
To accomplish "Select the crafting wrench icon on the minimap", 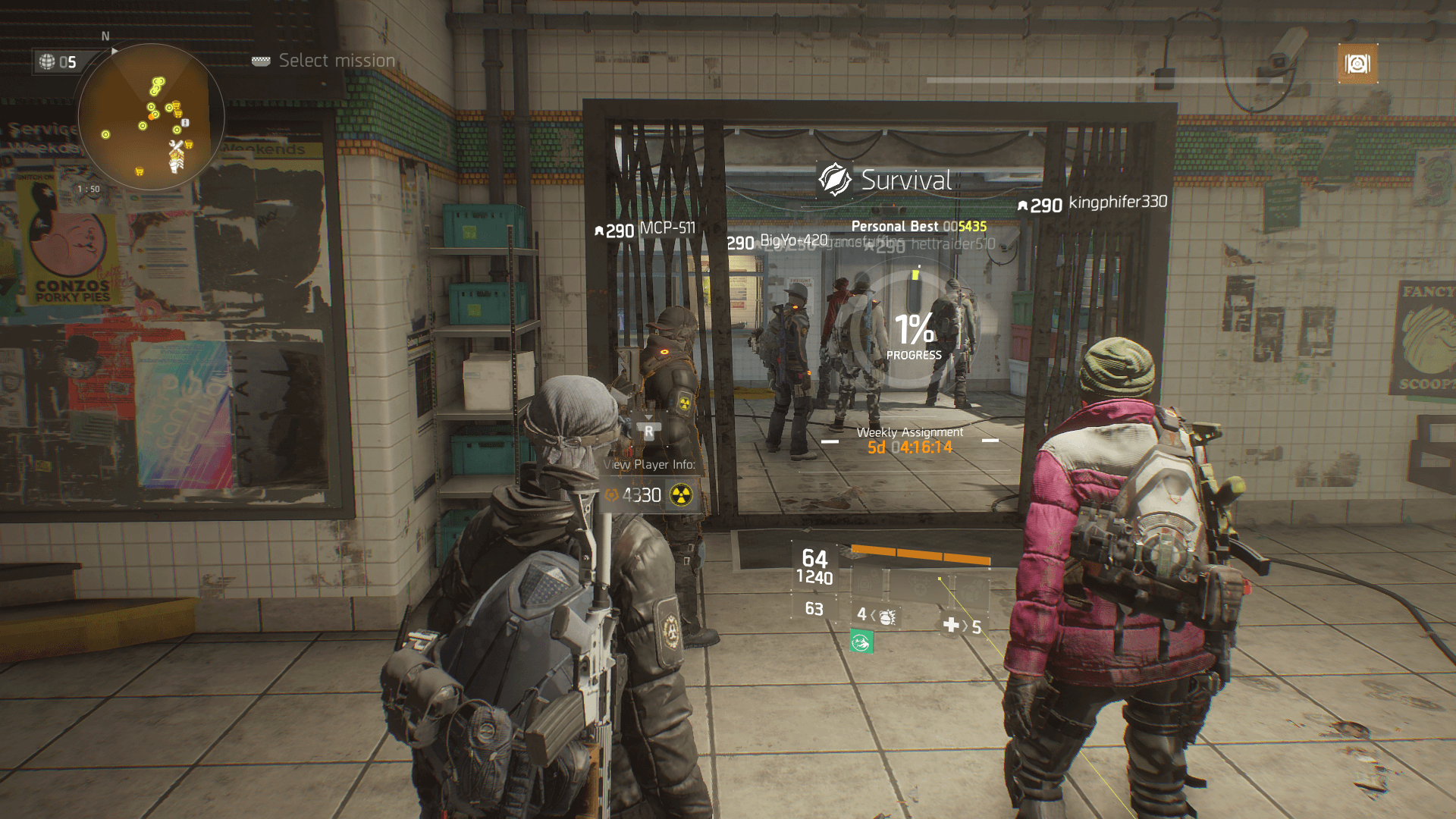I will (176, 143).
